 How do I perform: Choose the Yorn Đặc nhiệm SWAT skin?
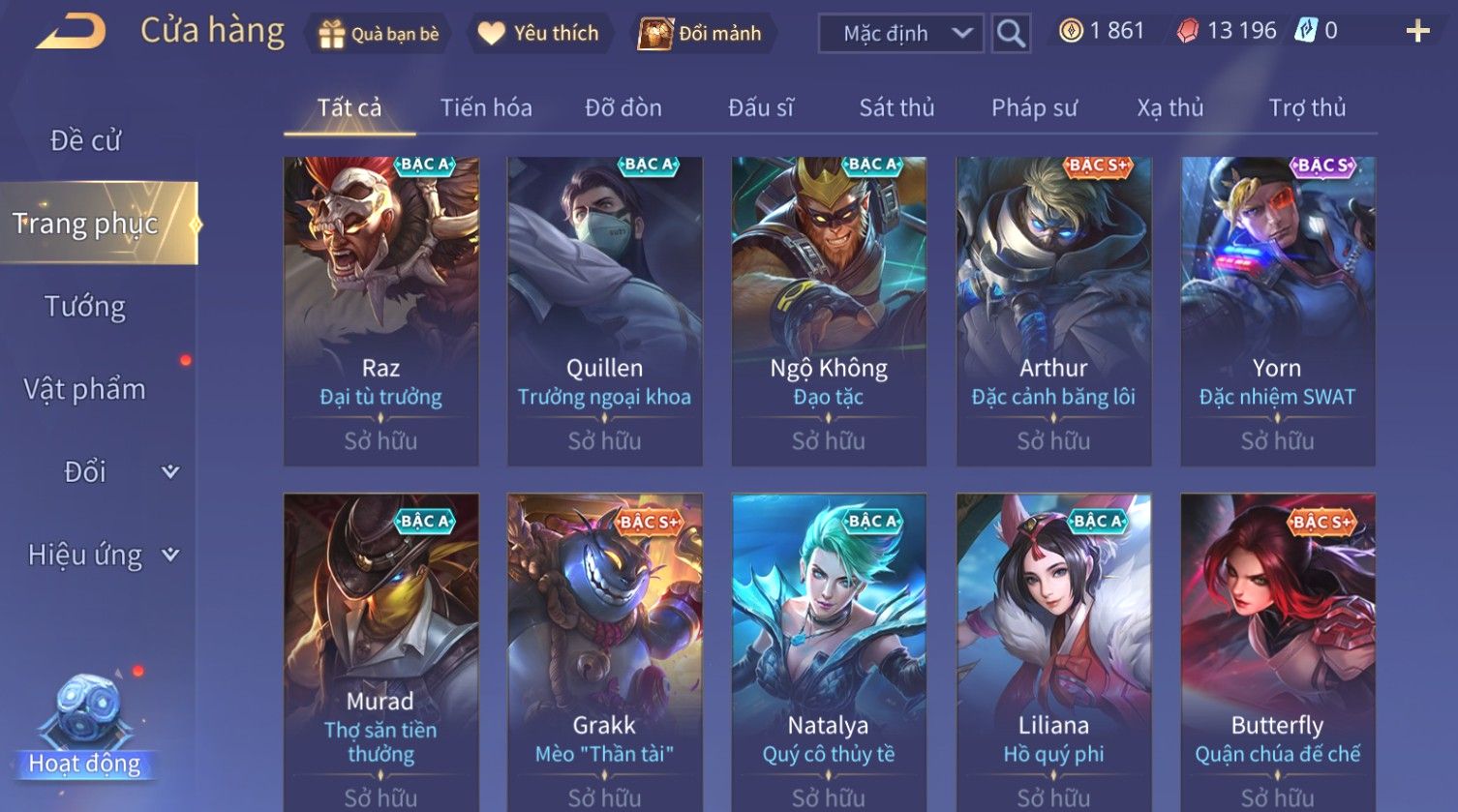point(1277,310)
